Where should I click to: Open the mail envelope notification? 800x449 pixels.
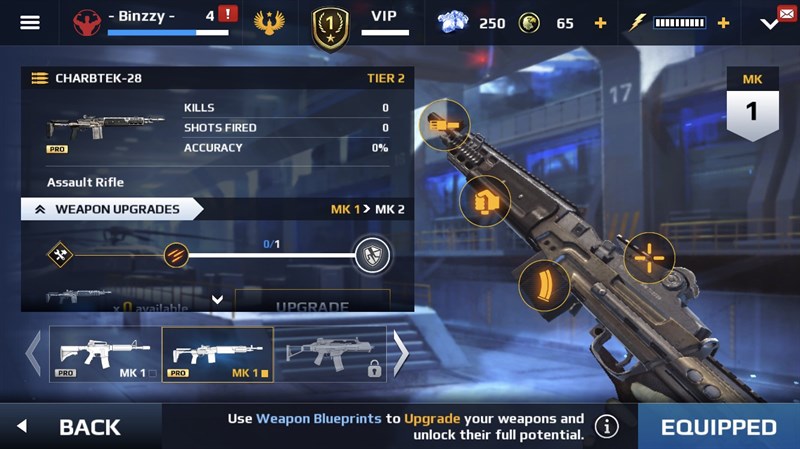click(787, 13)
